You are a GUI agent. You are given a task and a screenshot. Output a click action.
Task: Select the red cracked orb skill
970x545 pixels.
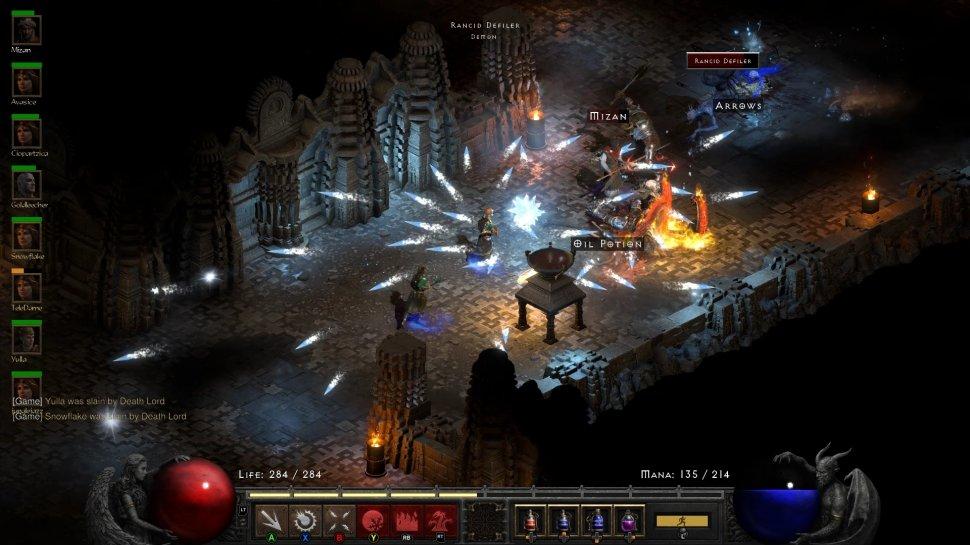372,521
